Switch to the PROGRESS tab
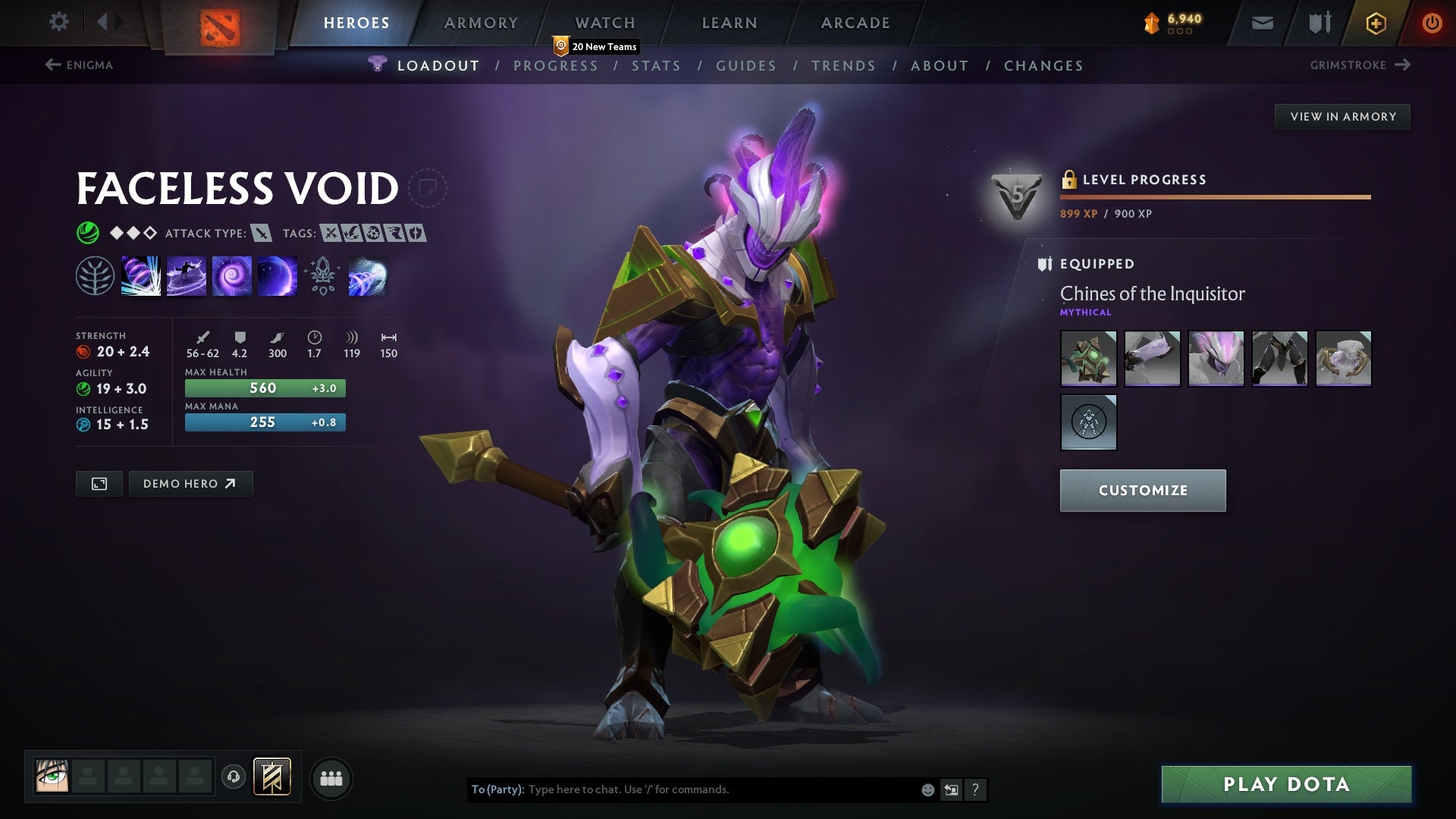The width and height of the screenshot is (1456, 819). tap(556, 65)
